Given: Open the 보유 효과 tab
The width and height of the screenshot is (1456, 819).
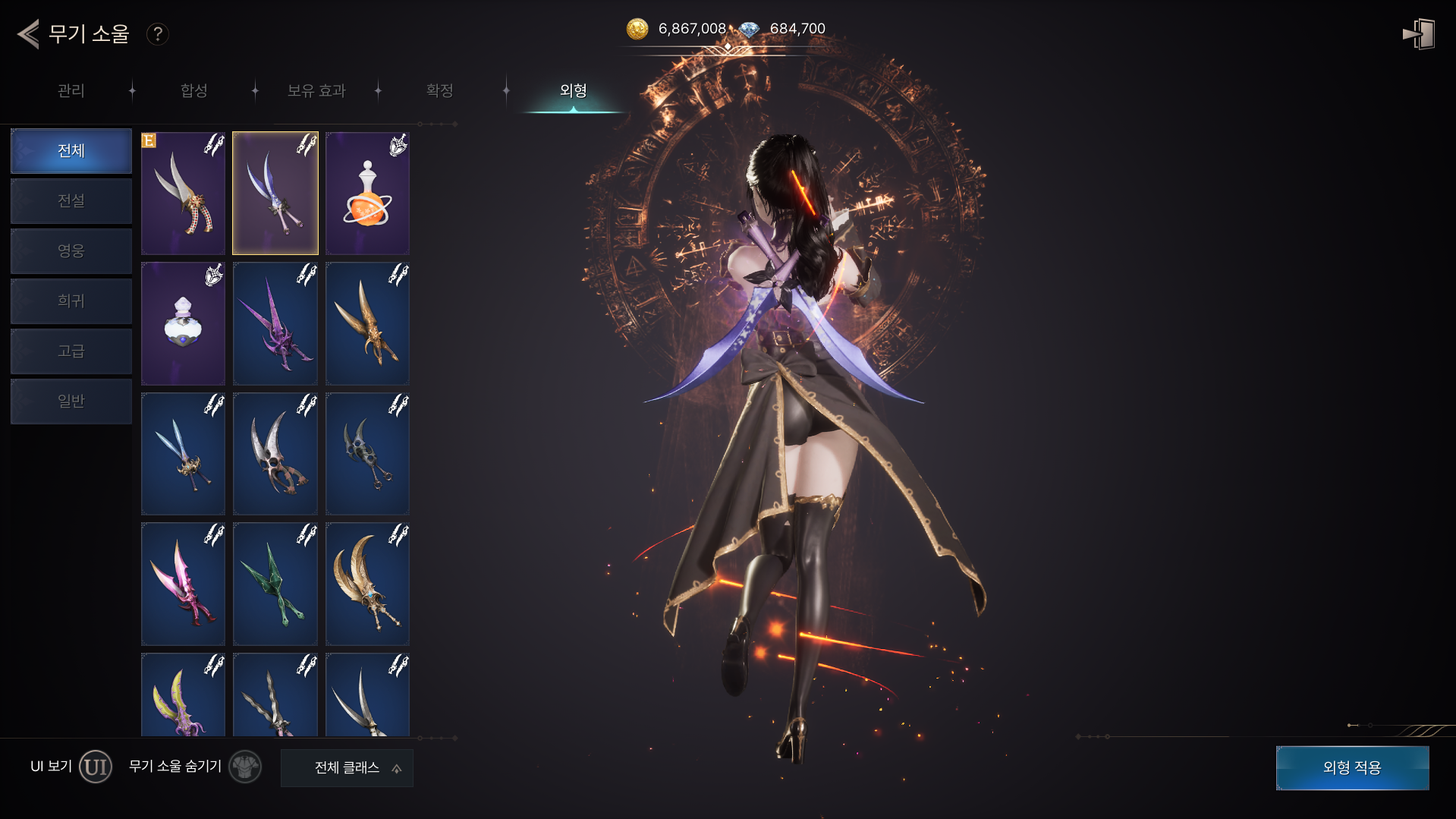Looking at the screenshot, I should 316,91.
